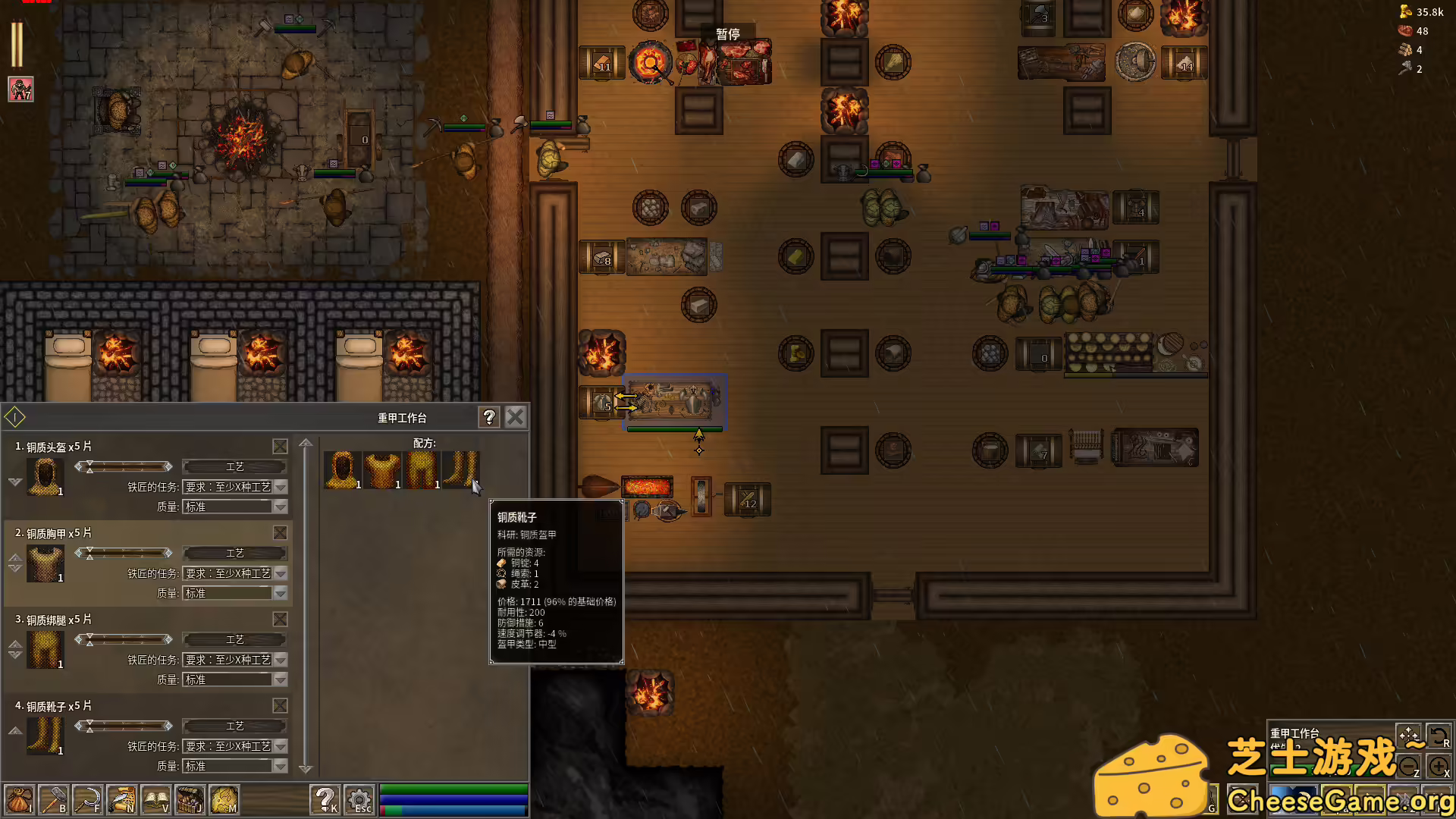Click the 工艺 button for 铜质头盔

[x=235, y=466]
